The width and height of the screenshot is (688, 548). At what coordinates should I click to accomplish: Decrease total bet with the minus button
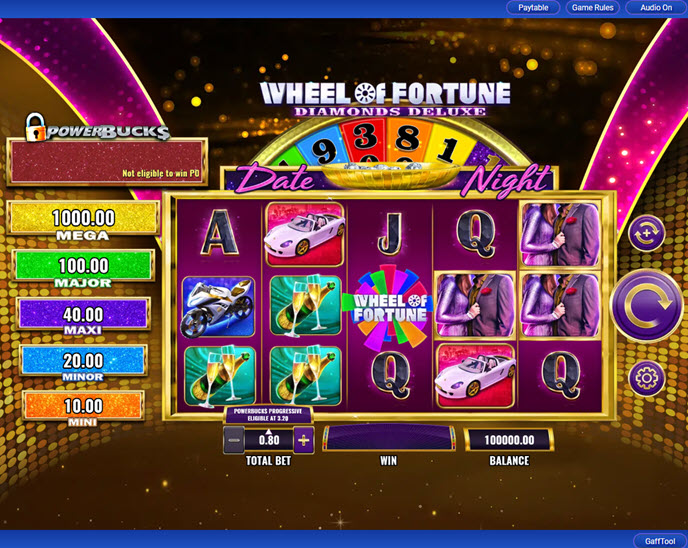click(233, 438)
